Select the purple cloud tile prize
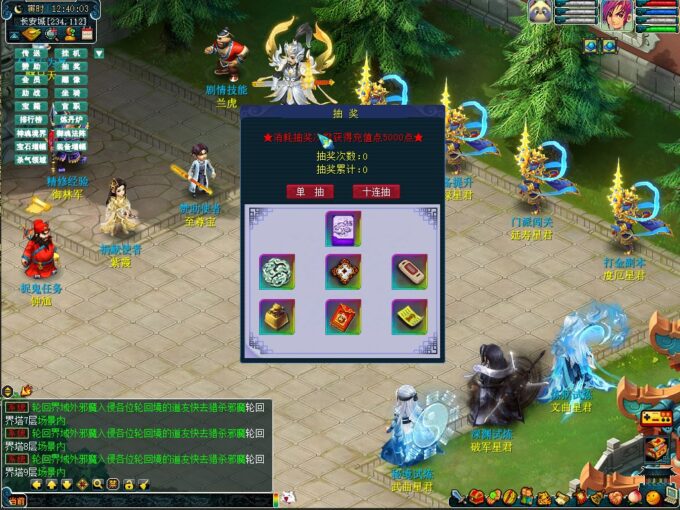680x510 pixels. [342, 227]
